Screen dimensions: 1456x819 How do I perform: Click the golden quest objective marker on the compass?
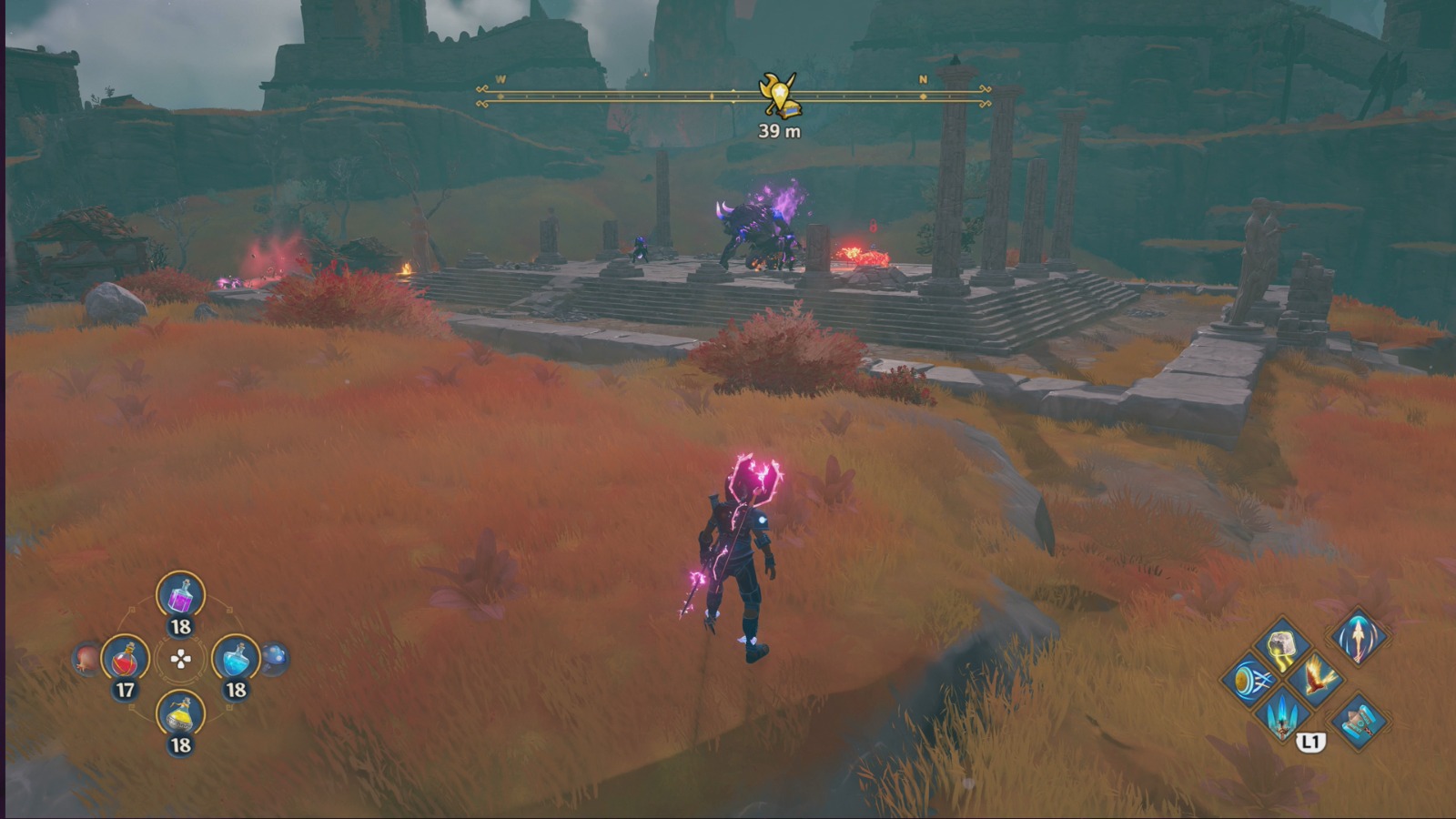[x=780, y=94]
